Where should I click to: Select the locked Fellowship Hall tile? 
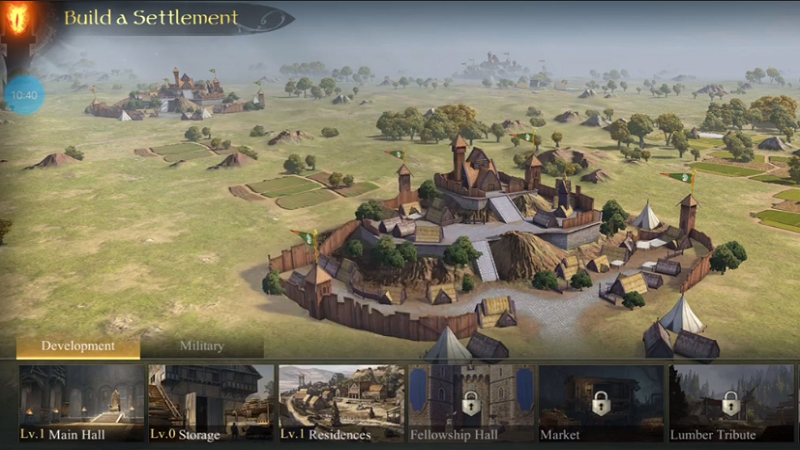click(x=470, y=403)
